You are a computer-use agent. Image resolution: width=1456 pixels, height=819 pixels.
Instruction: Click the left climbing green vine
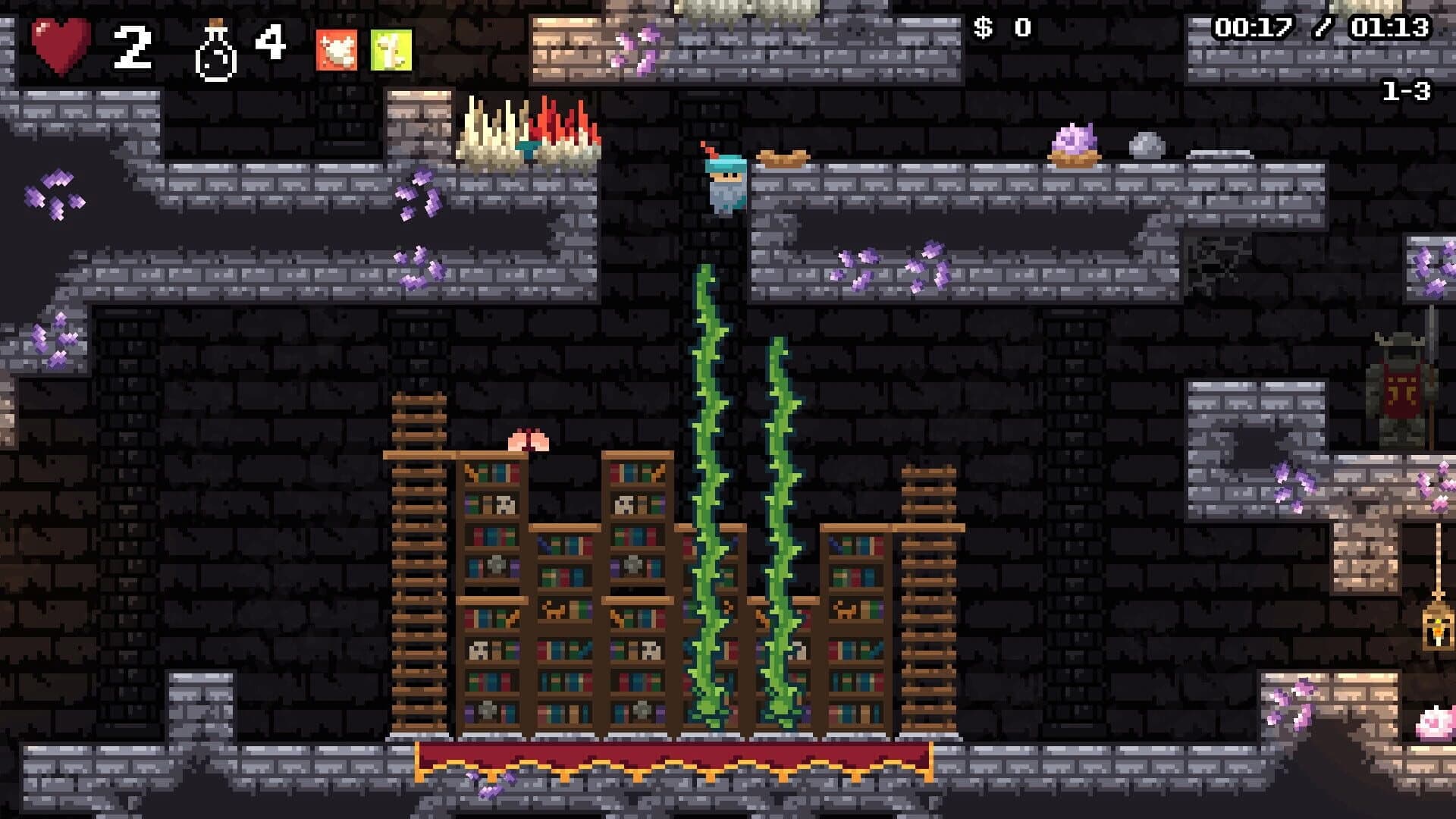[x=708, y=493]
